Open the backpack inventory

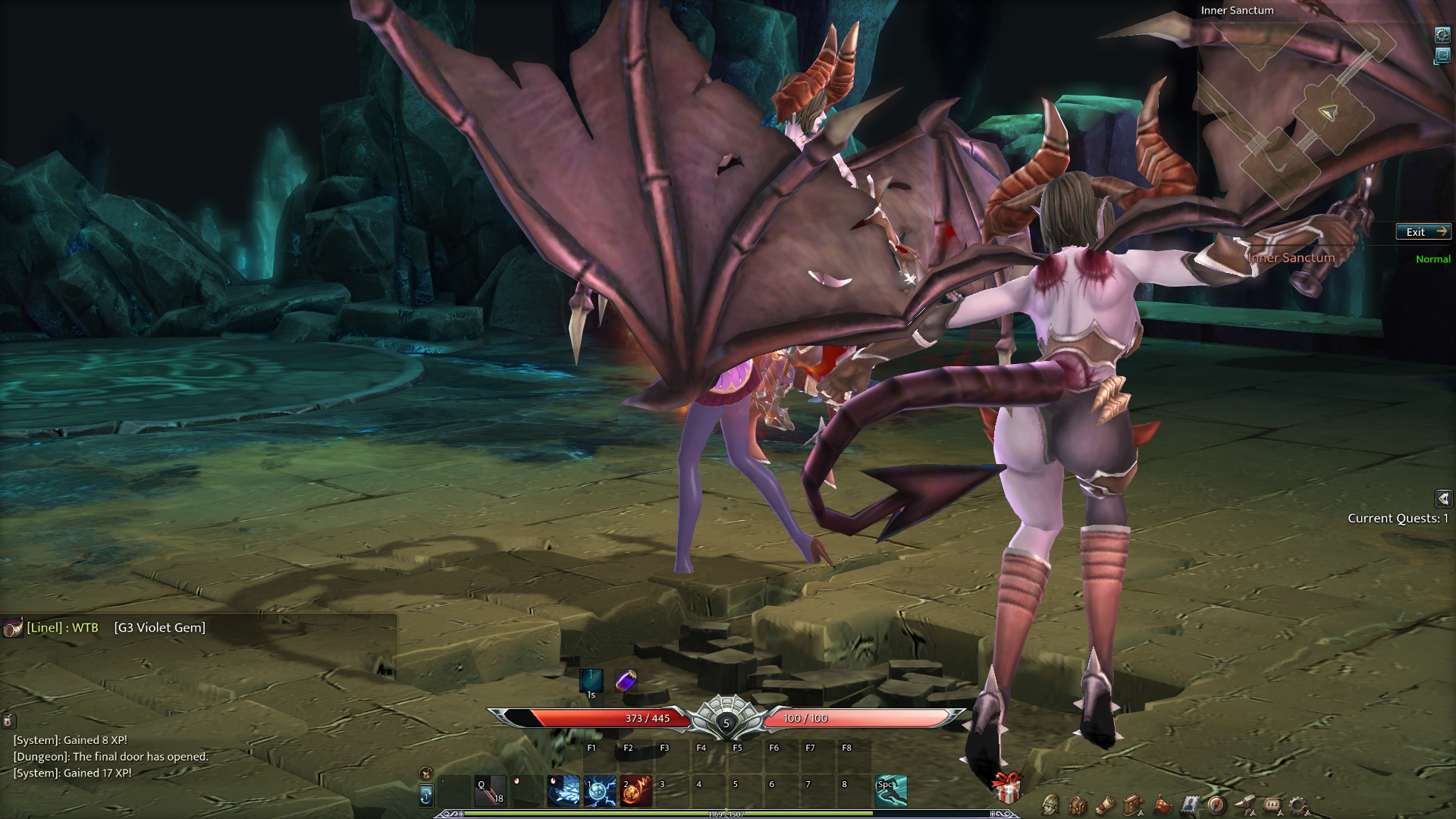pos(1078,805)
